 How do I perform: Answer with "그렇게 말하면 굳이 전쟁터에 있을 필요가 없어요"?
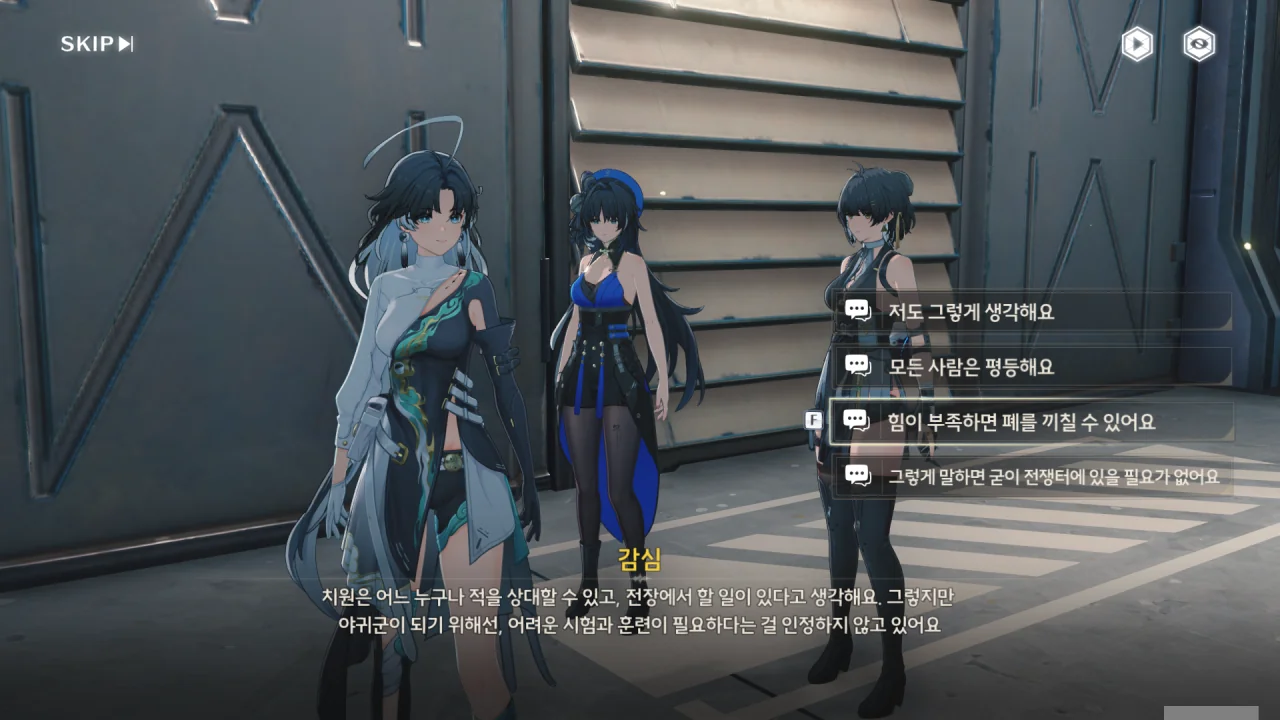pyautogui.click(x=1031, y=477)
